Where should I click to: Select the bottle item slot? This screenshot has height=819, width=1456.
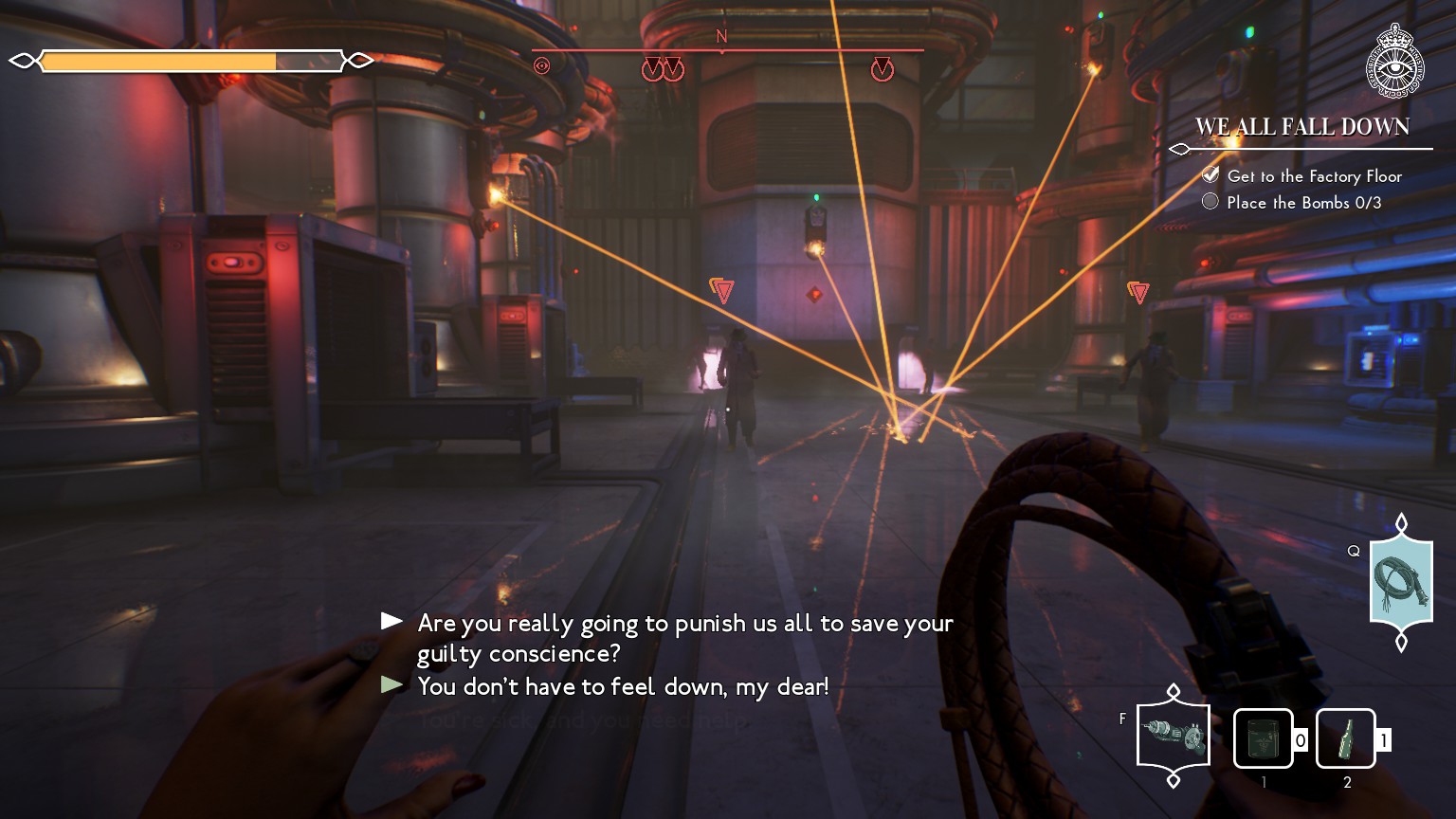1345,737
